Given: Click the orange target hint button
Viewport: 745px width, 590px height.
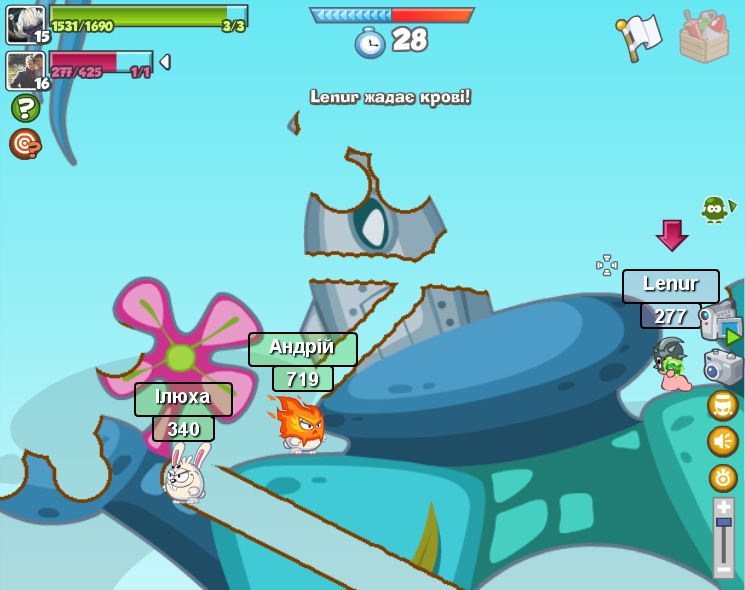Looking at the screenshot, I should [25, 144].
